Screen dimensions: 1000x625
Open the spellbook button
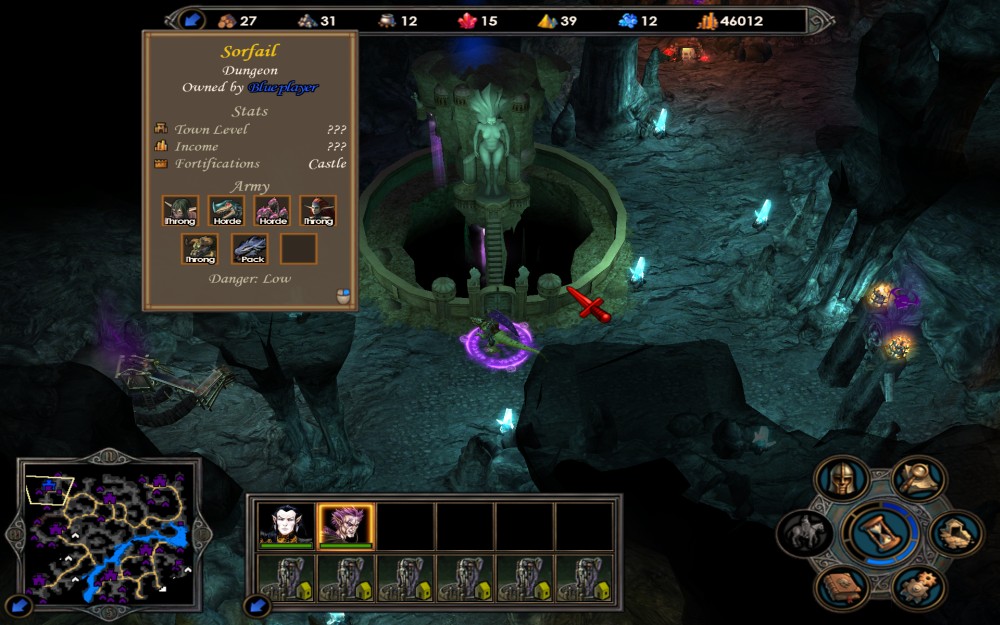[841, 586]
